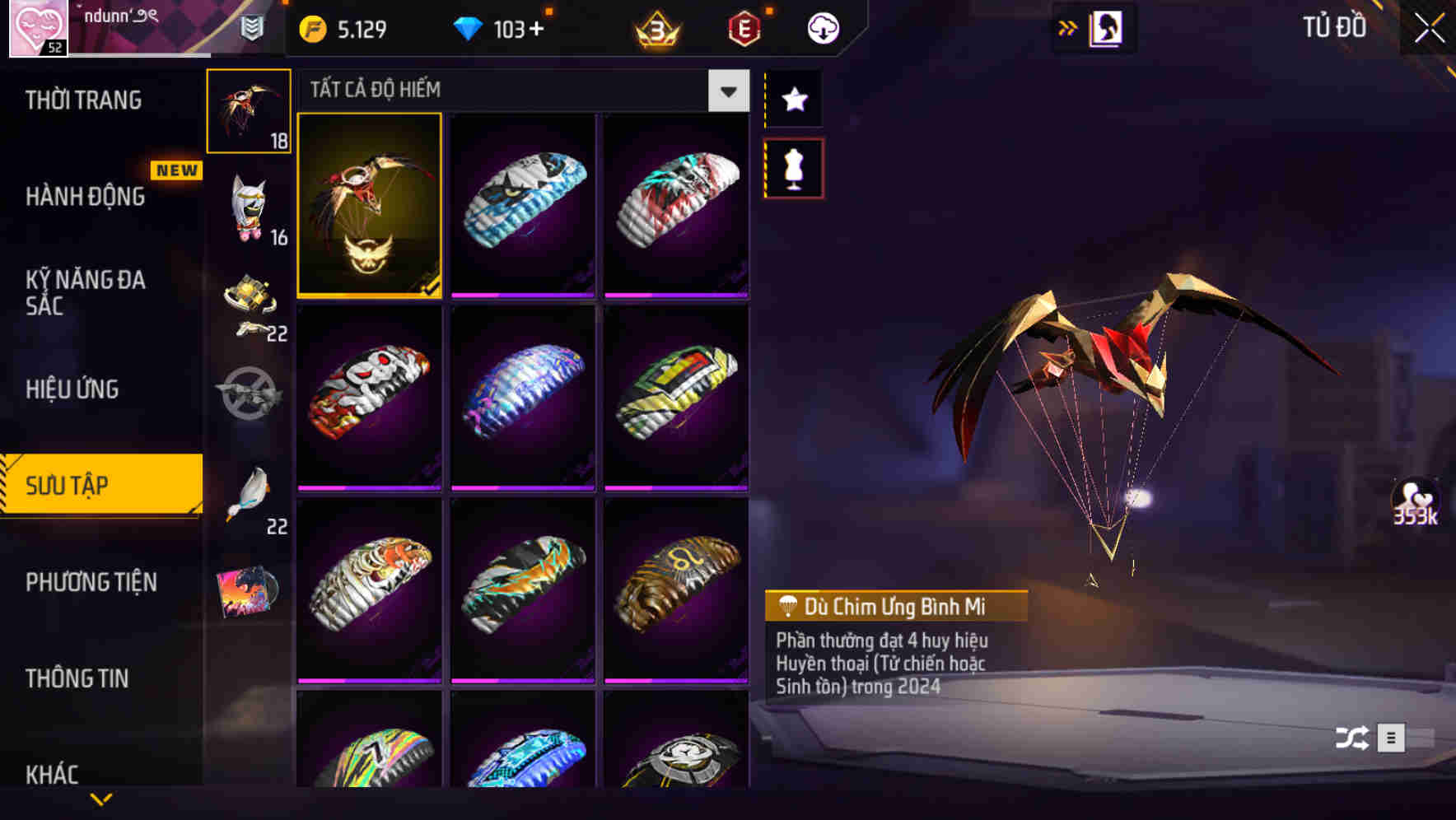
Task: Select the eagle parachute thumbnail in first slot
Action: pos(369,207)
